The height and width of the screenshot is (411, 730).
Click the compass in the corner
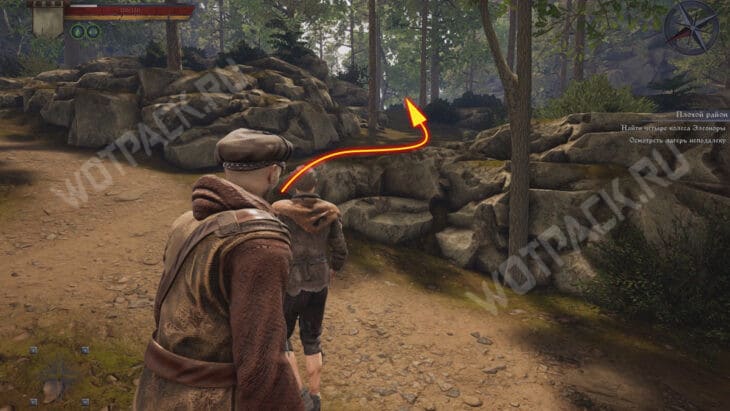click(x=691, y=26)
